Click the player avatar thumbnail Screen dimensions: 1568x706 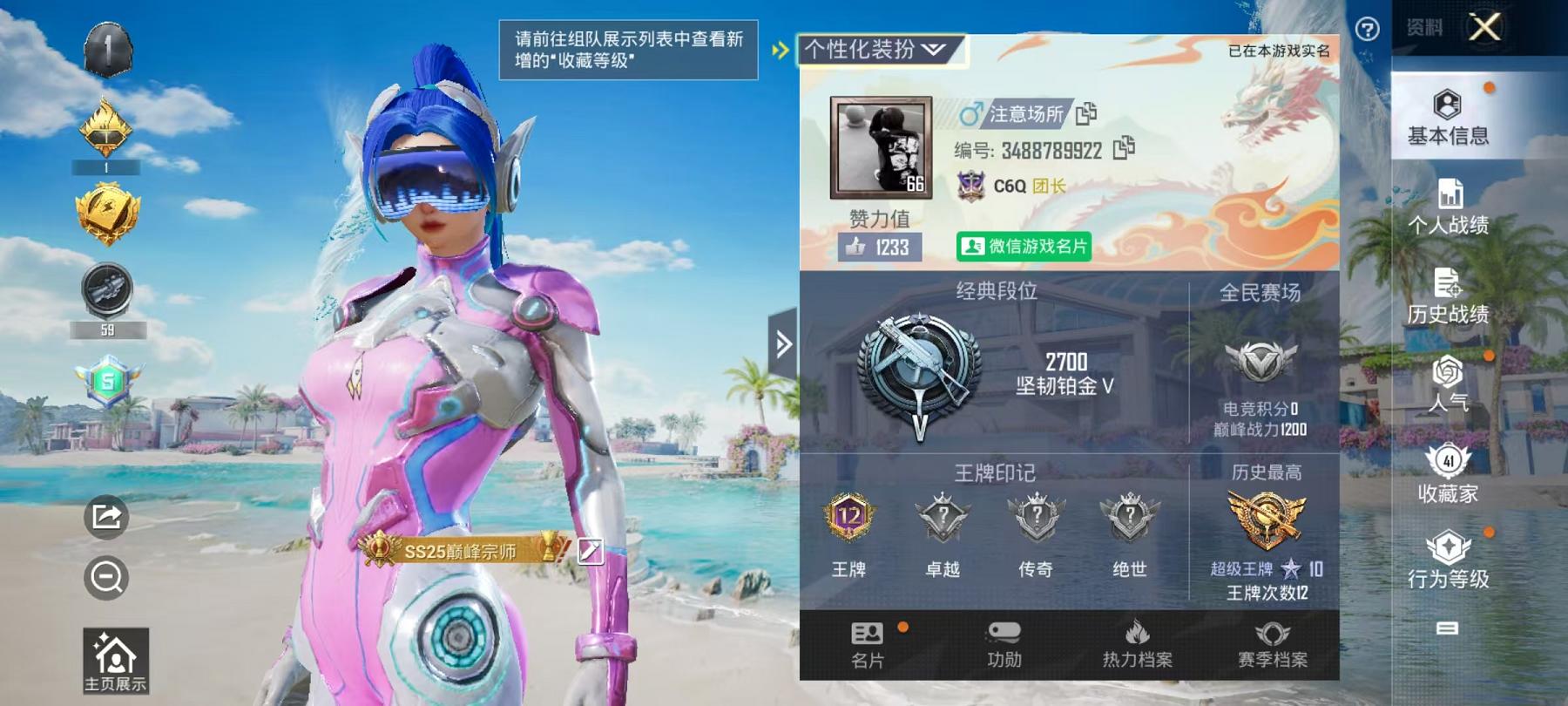click(x=880, y=146)
